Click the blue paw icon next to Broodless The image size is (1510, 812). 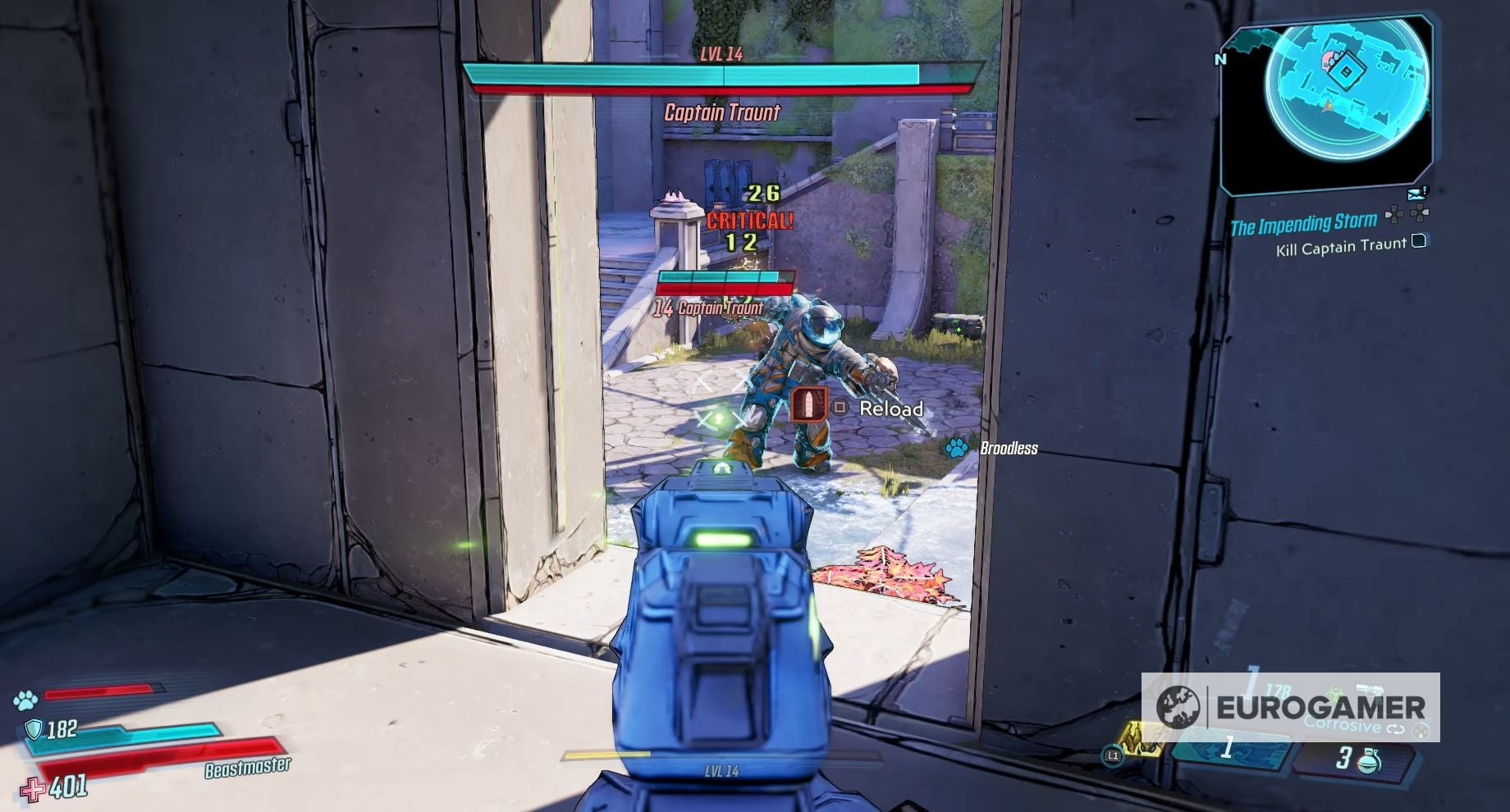point(956,449)
